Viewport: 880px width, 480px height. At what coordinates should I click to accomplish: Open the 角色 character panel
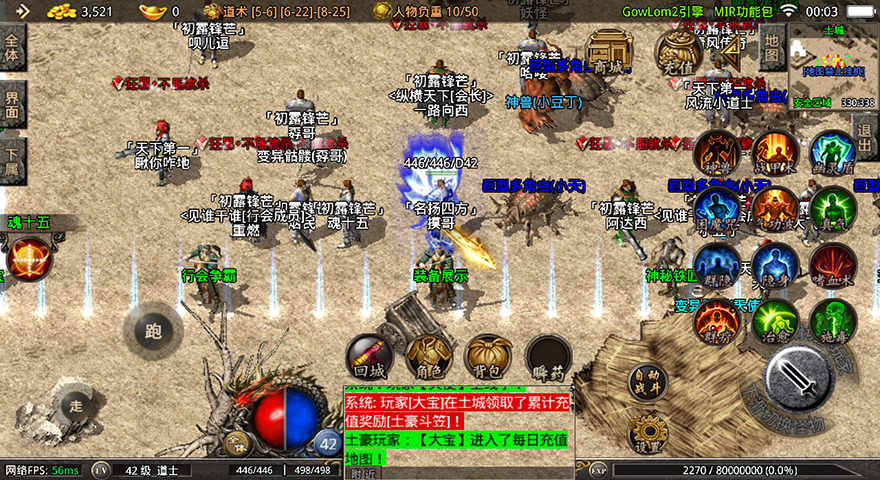click(x=428, y=357)
